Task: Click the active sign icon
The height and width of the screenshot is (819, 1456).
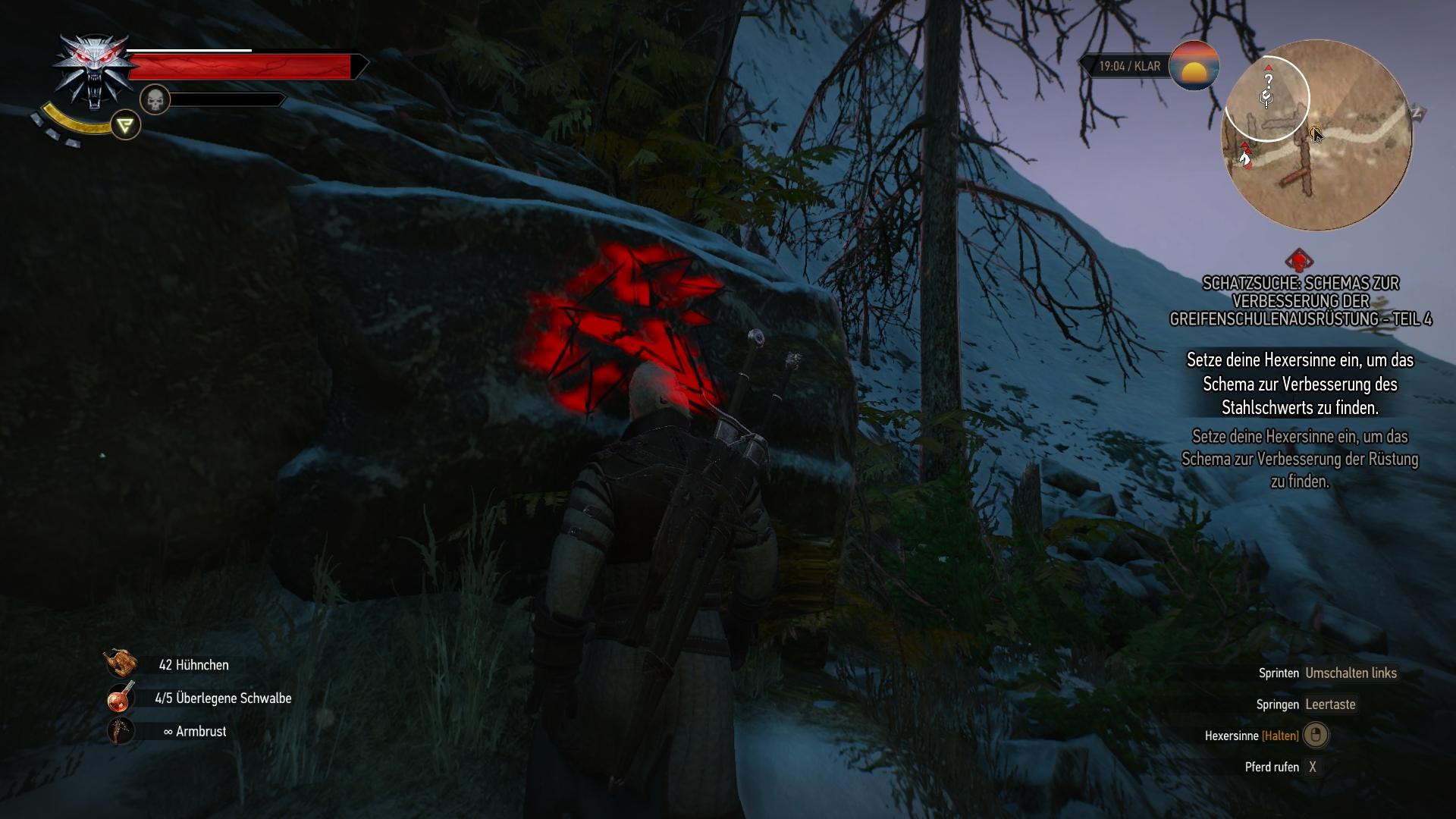Action: click(x=126, y=125)
